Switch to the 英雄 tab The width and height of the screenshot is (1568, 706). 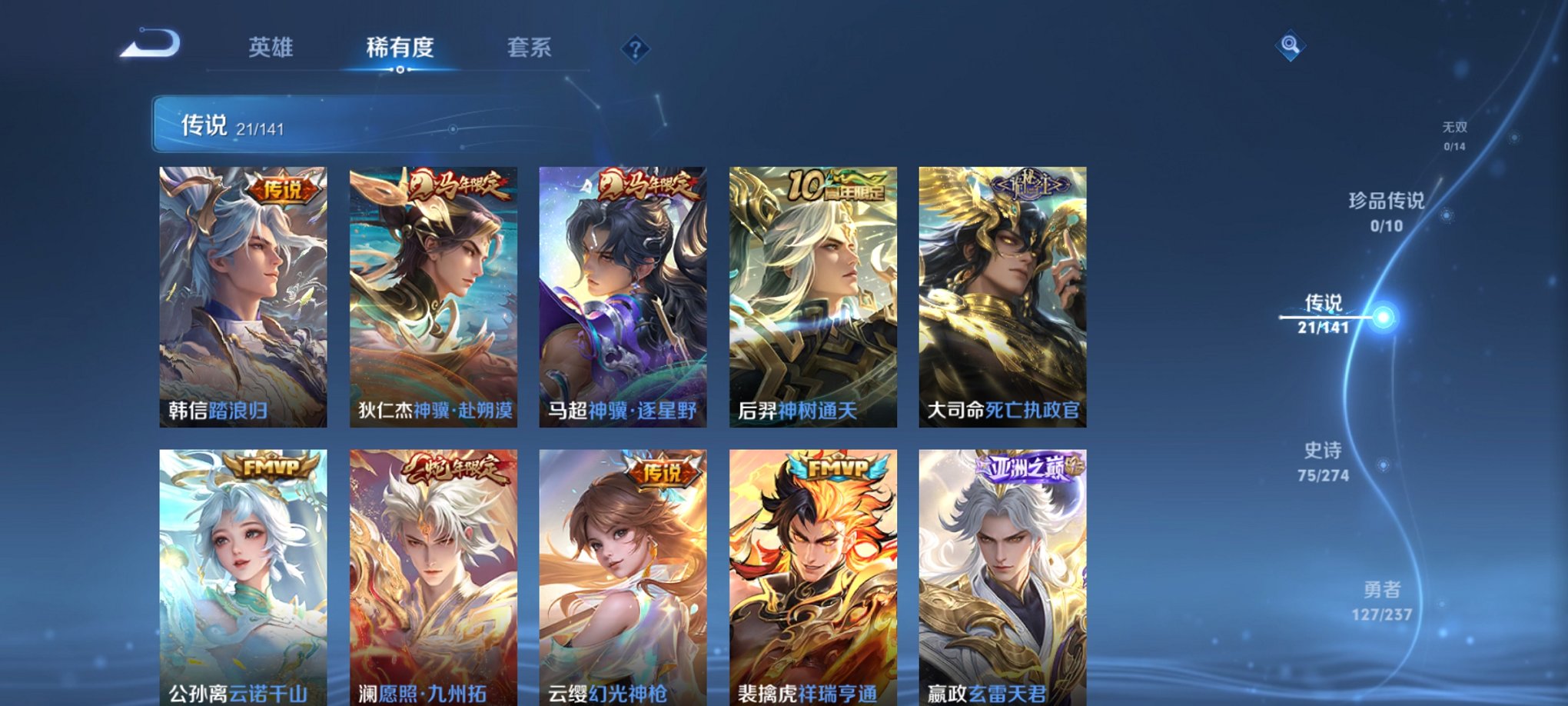click(273, 48)
